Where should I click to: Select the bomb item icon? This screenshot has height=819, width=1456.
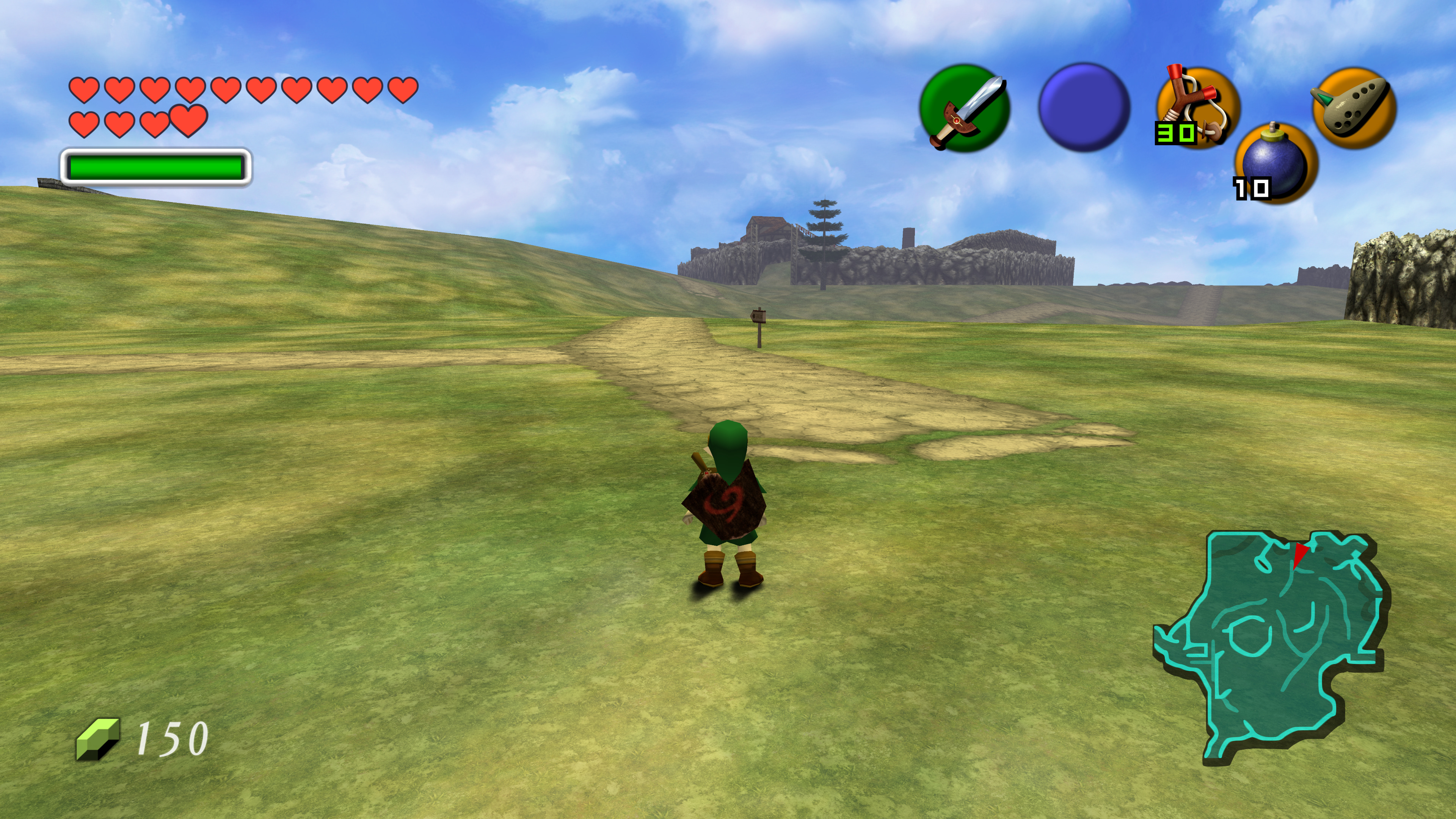coord(1276,163)
